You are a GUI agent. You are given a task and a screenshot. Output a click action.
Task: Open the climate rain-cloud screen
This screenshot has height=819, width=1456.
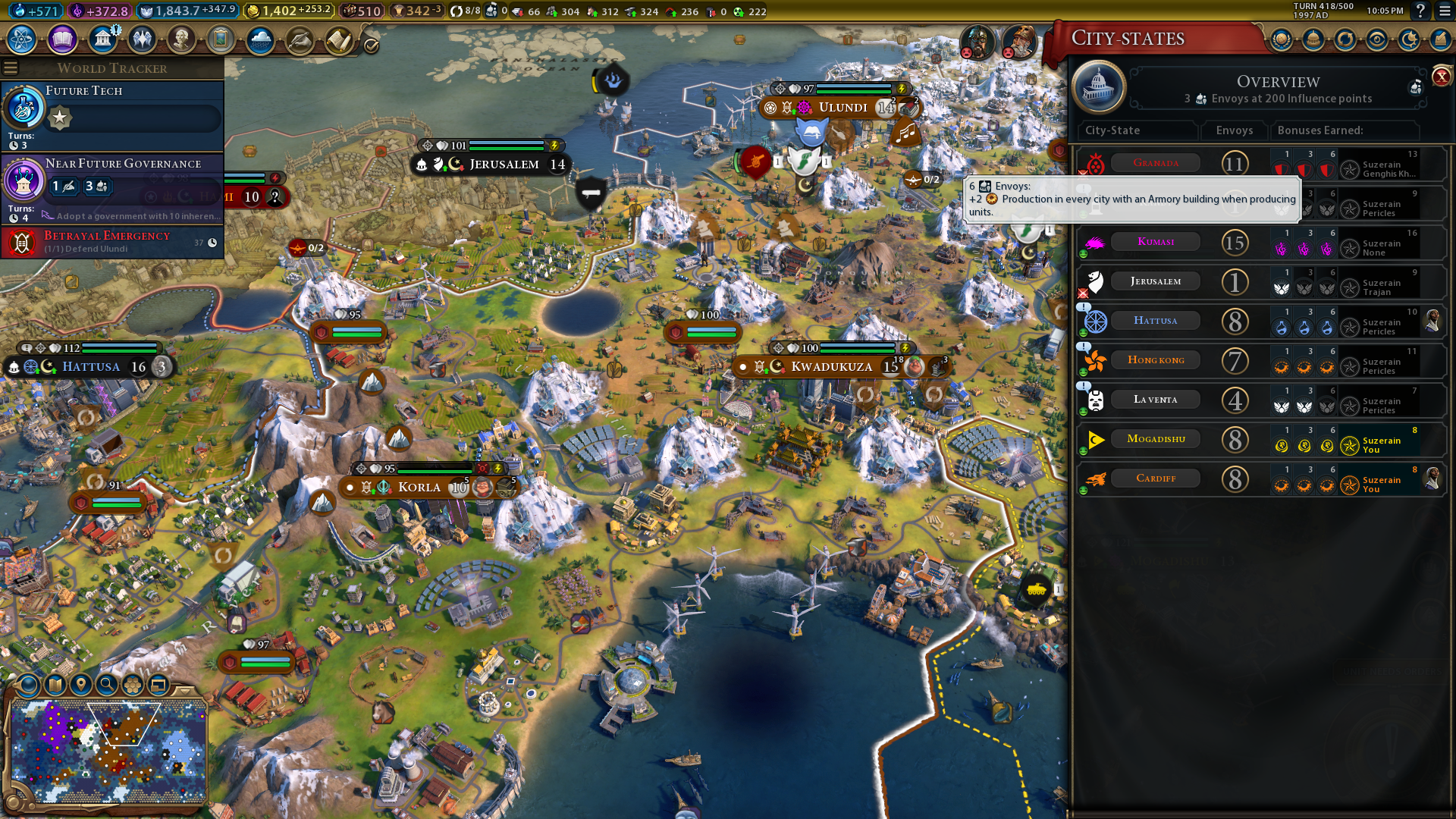click(260, 39)
